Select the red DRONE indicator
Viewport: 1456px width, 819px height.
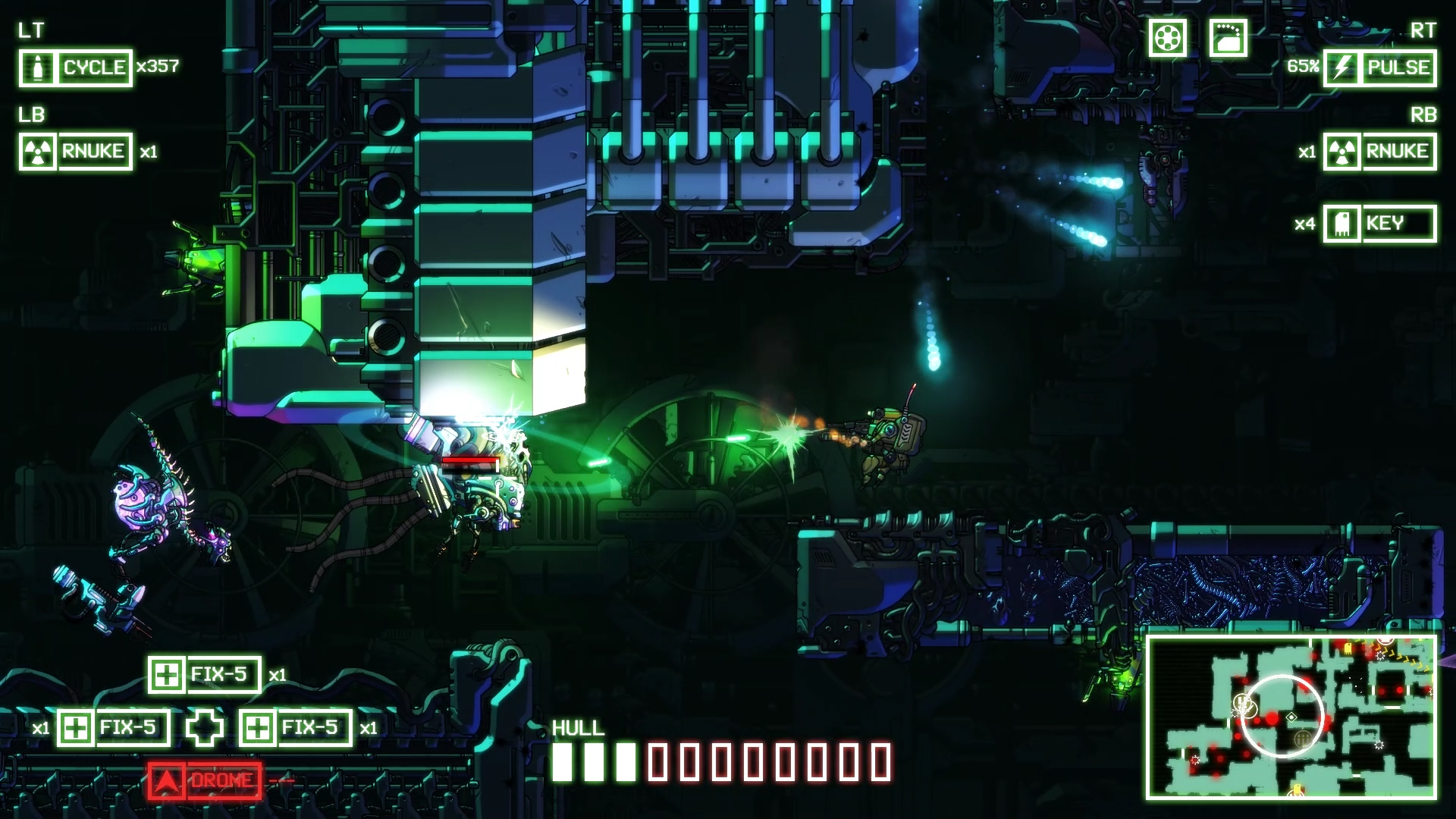coord(205,781)
